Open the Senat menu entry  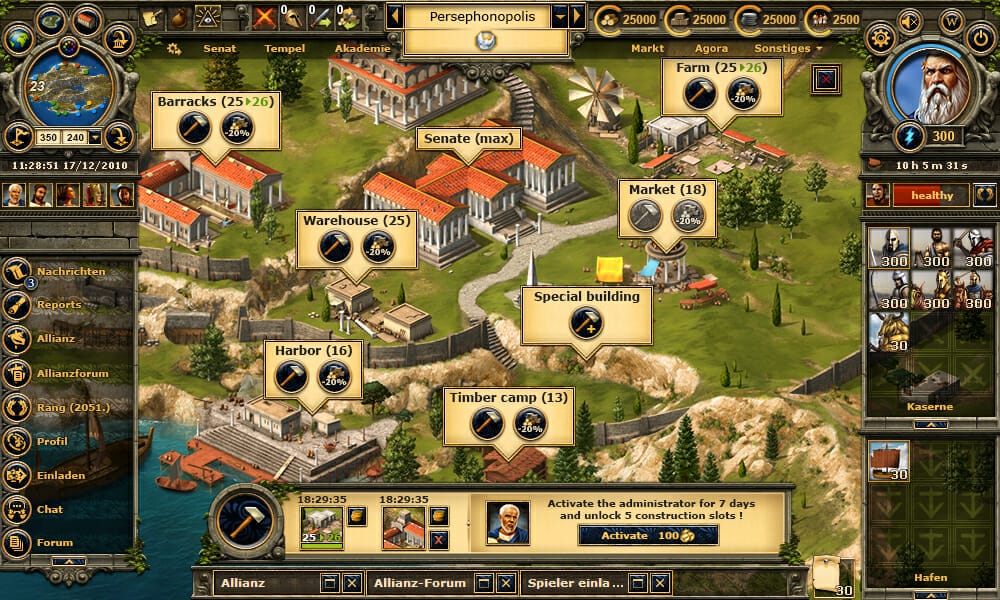pos(219,48)
